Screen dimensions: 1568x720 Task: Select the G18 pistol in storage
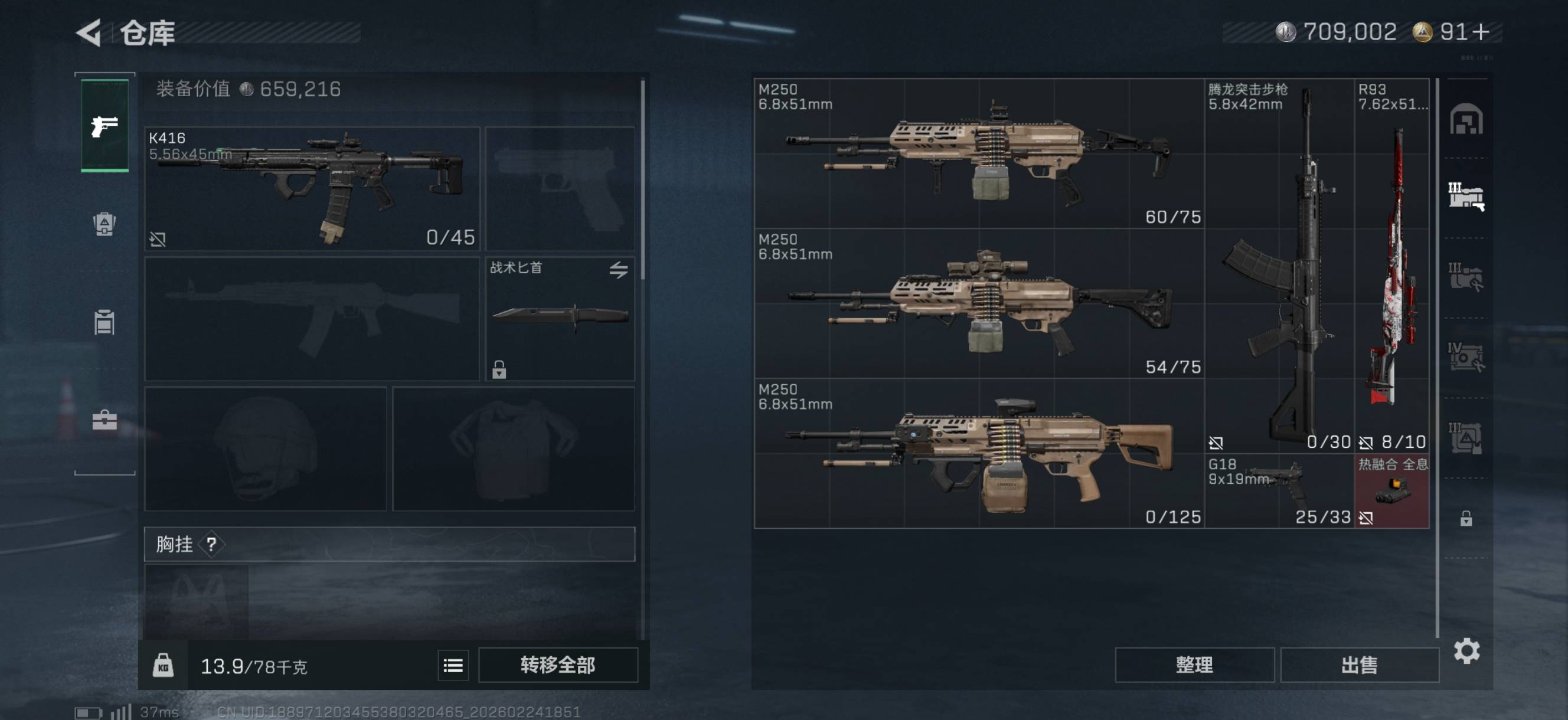click(x=1279, y=490)
